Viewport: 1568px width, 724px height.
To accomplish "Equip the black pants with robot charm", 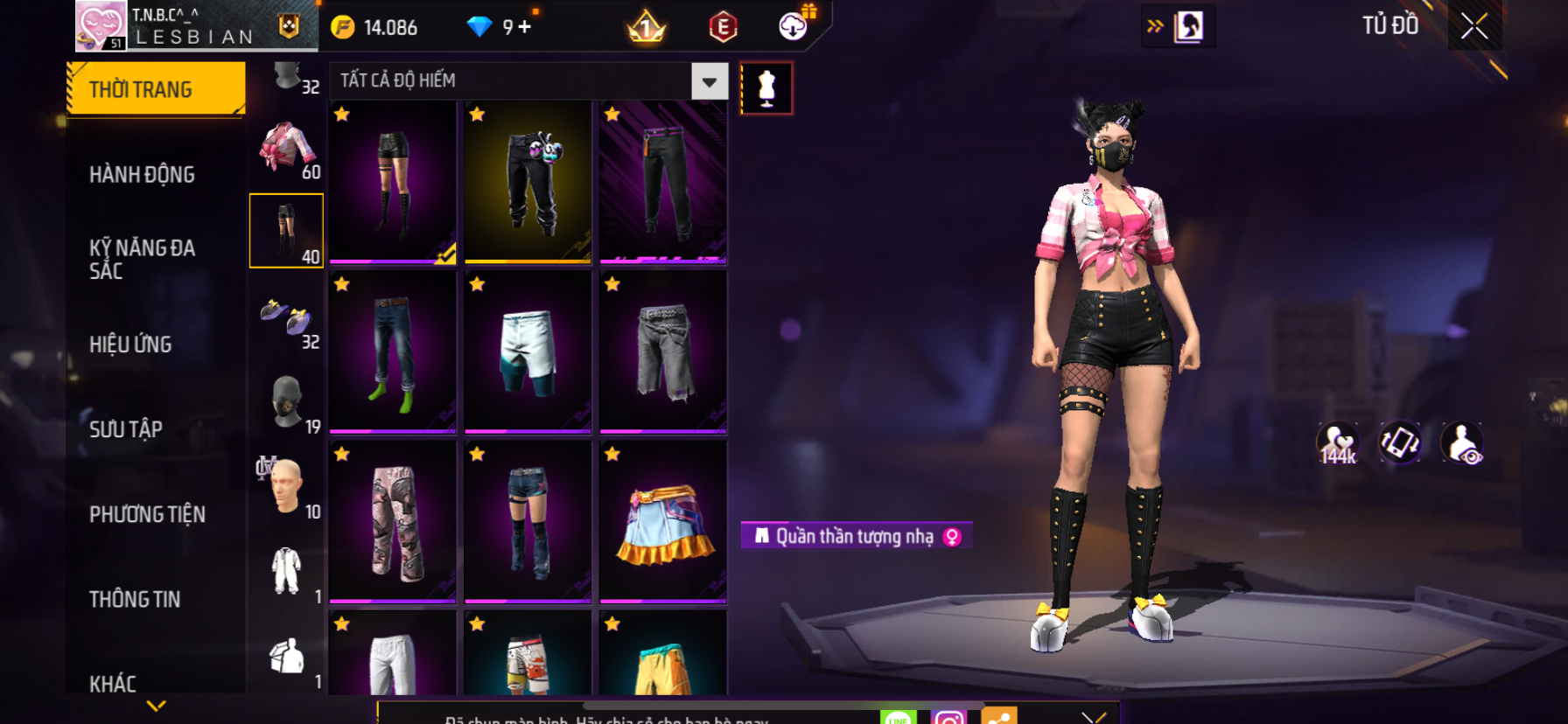I will pos(528,181).
